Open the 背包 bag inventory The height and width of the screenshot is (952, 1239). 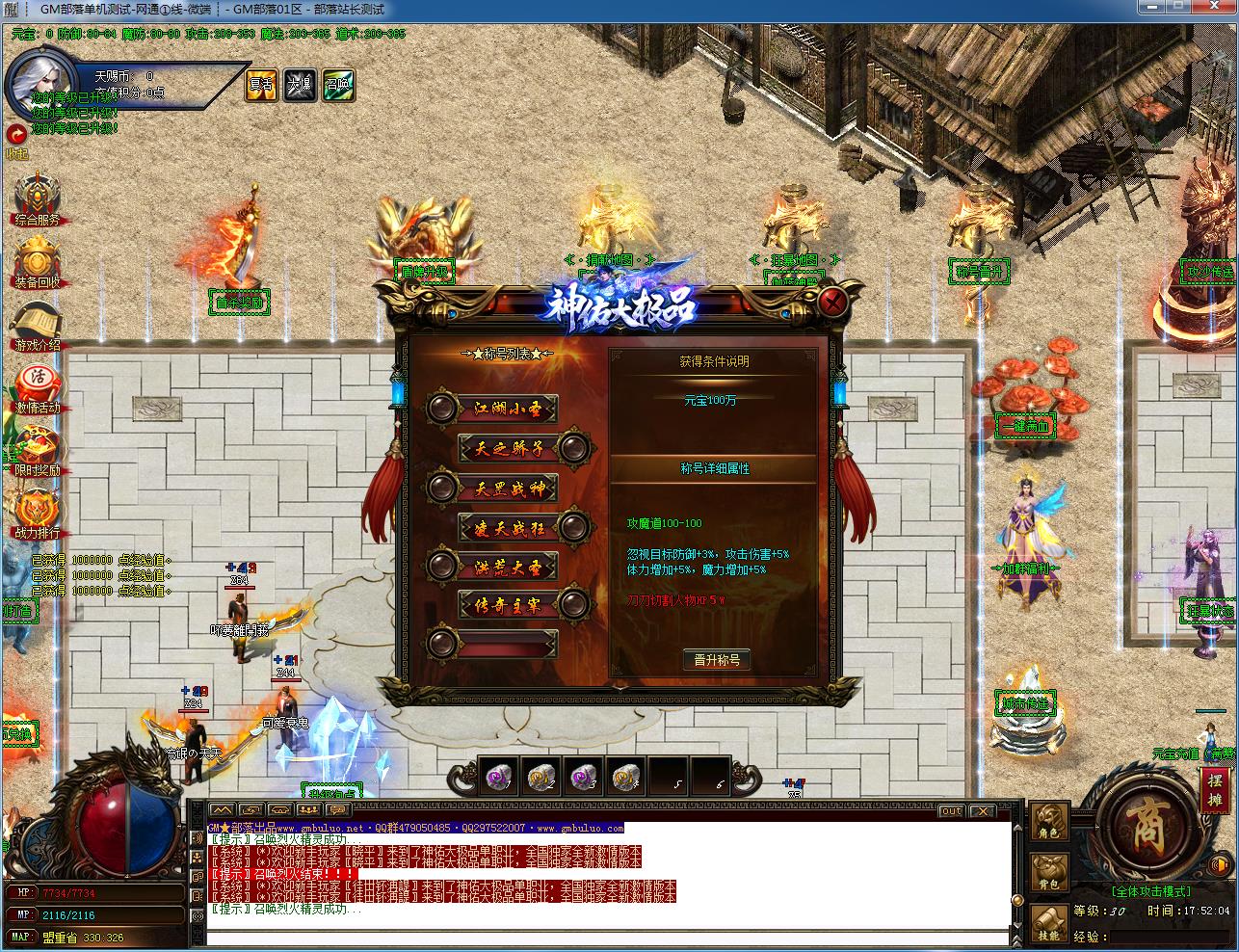pyautogui.click(x=1049, y=871)
